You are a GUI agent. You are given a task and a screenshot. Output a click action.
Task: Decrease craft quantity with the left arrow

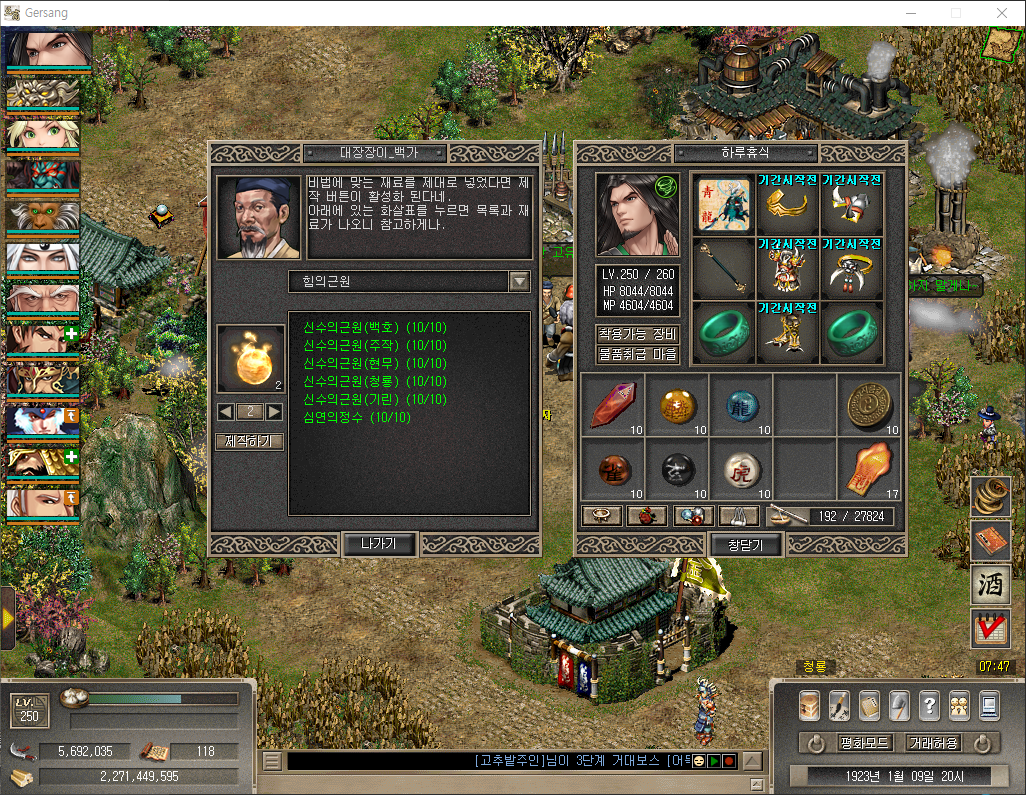click(x=225, y=412)
